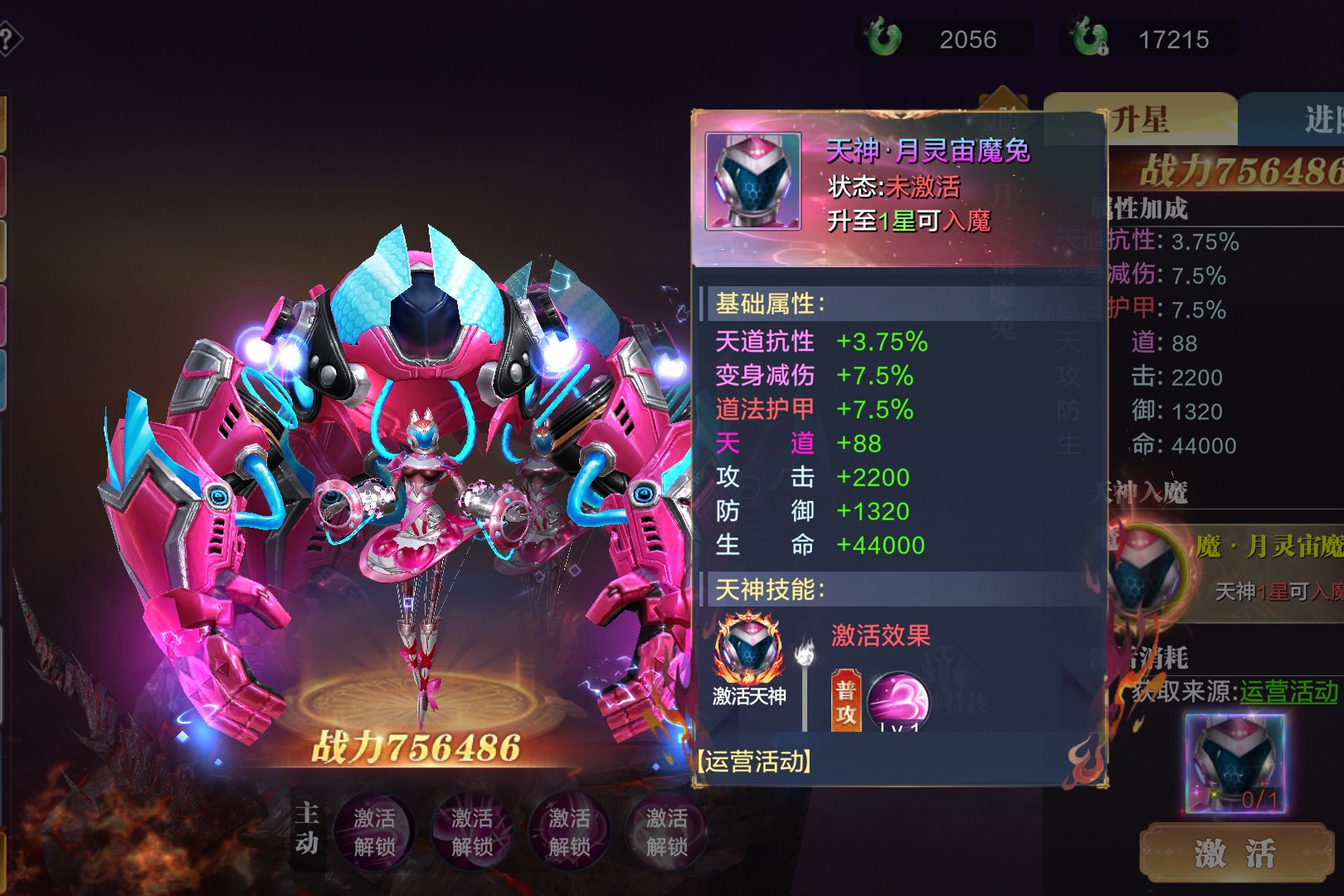Tap the pink 普攻 skill orb

click(898, 702)
